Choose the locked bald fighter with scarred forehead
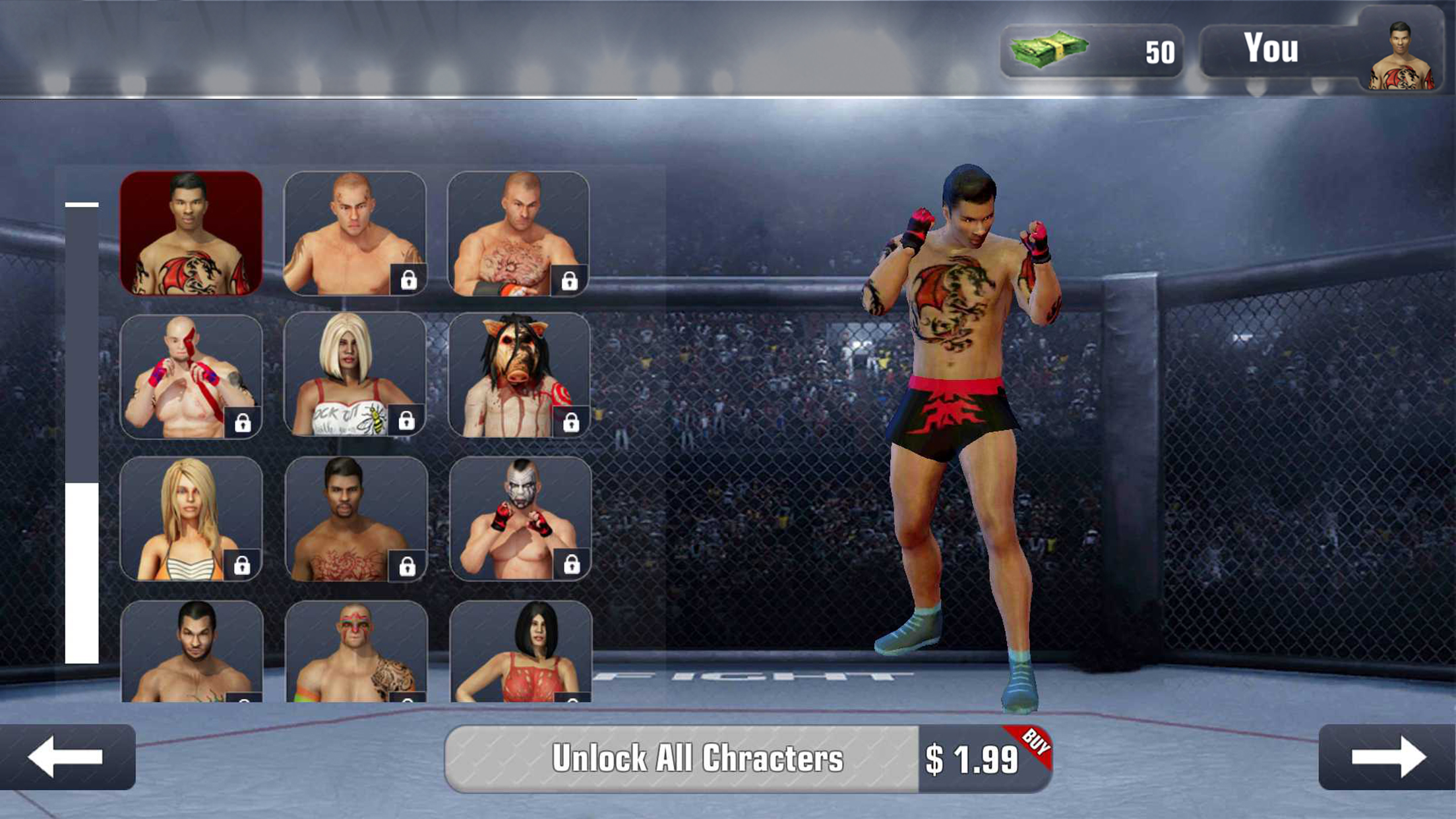1456x819 pixels. click(x=355, y=233)
